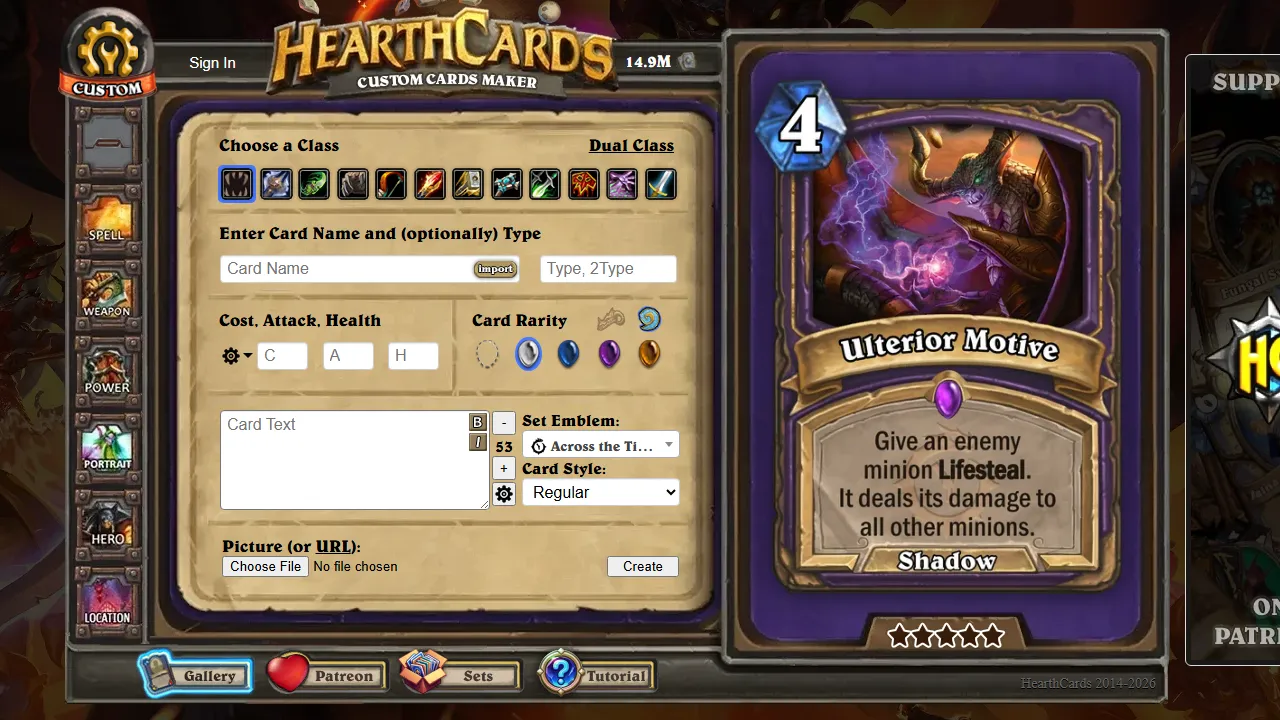Image resolution: width=1280 pixels, height=720 pixels.
Task: Select the free rarity dashed circle
Action: 488,353
